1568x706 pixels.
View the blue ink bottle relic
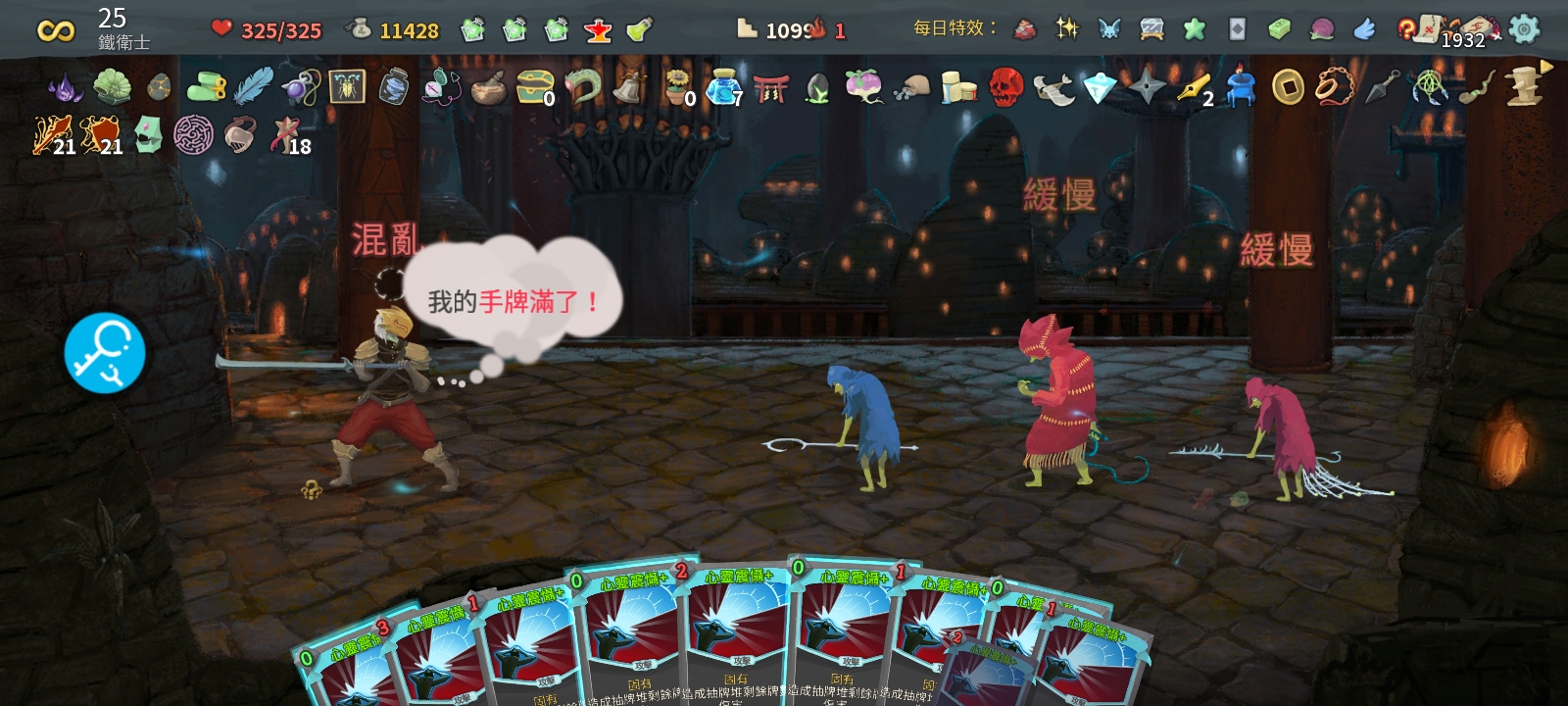(x=723, y=87)
